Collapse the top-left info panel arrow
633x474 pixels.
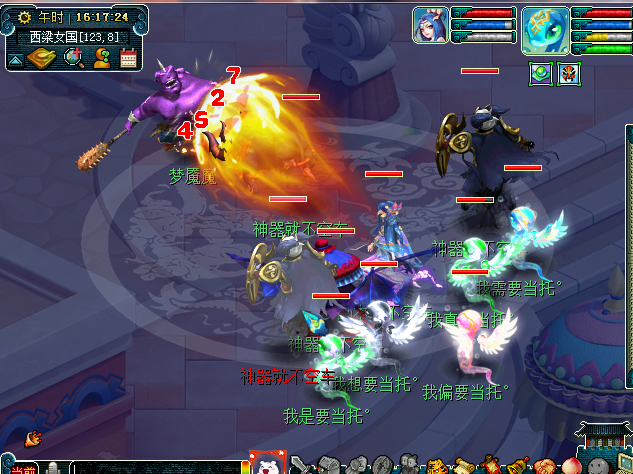(16, 59)
